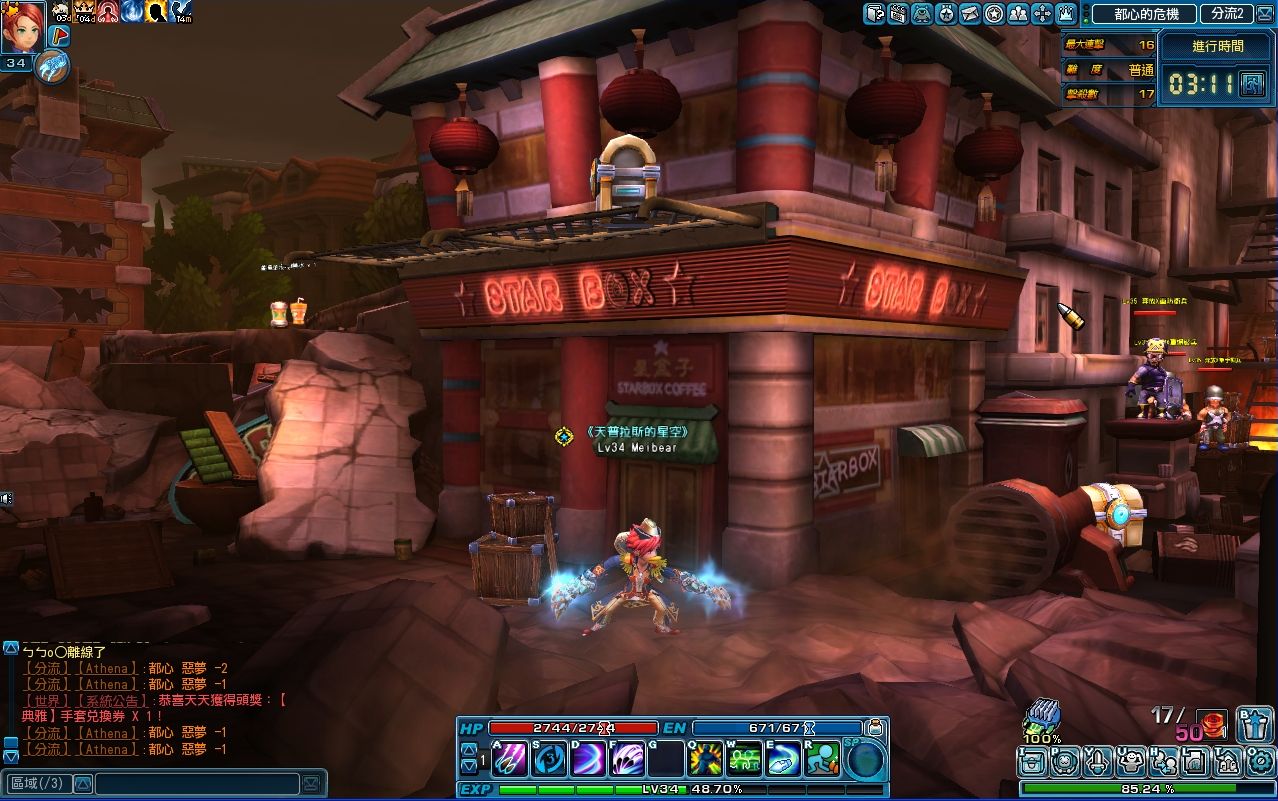Activate the purple claw slash skill
1278x801 pixels.
click(x=510, y=760)
